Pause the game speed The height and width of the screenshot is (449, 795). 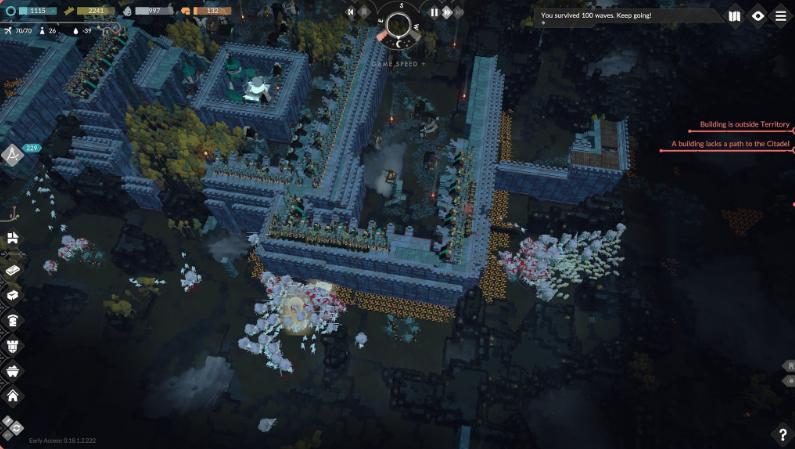pyautogui.click(x=434, y=12)
